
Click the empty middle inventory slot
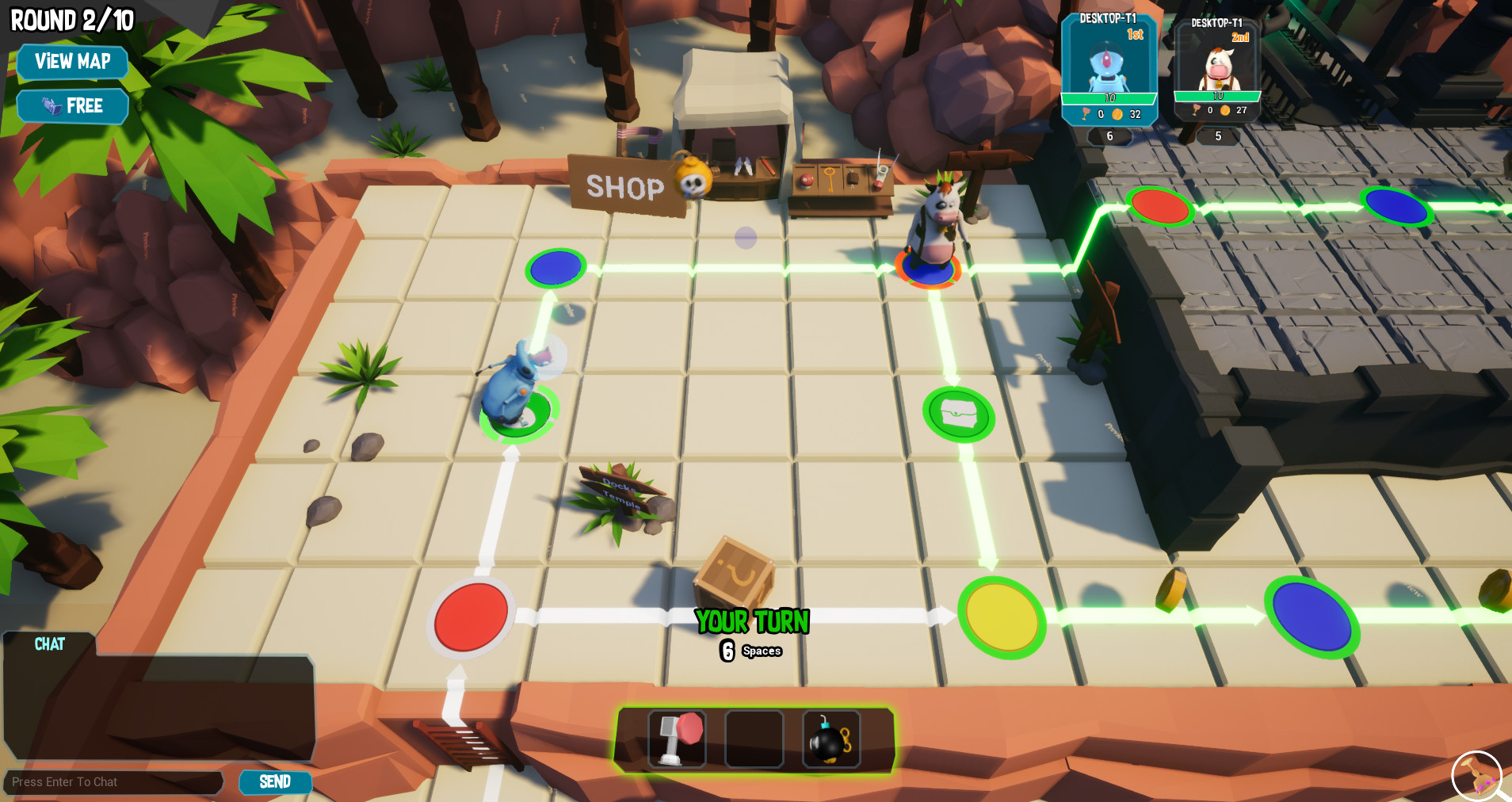tap(754, 739)
